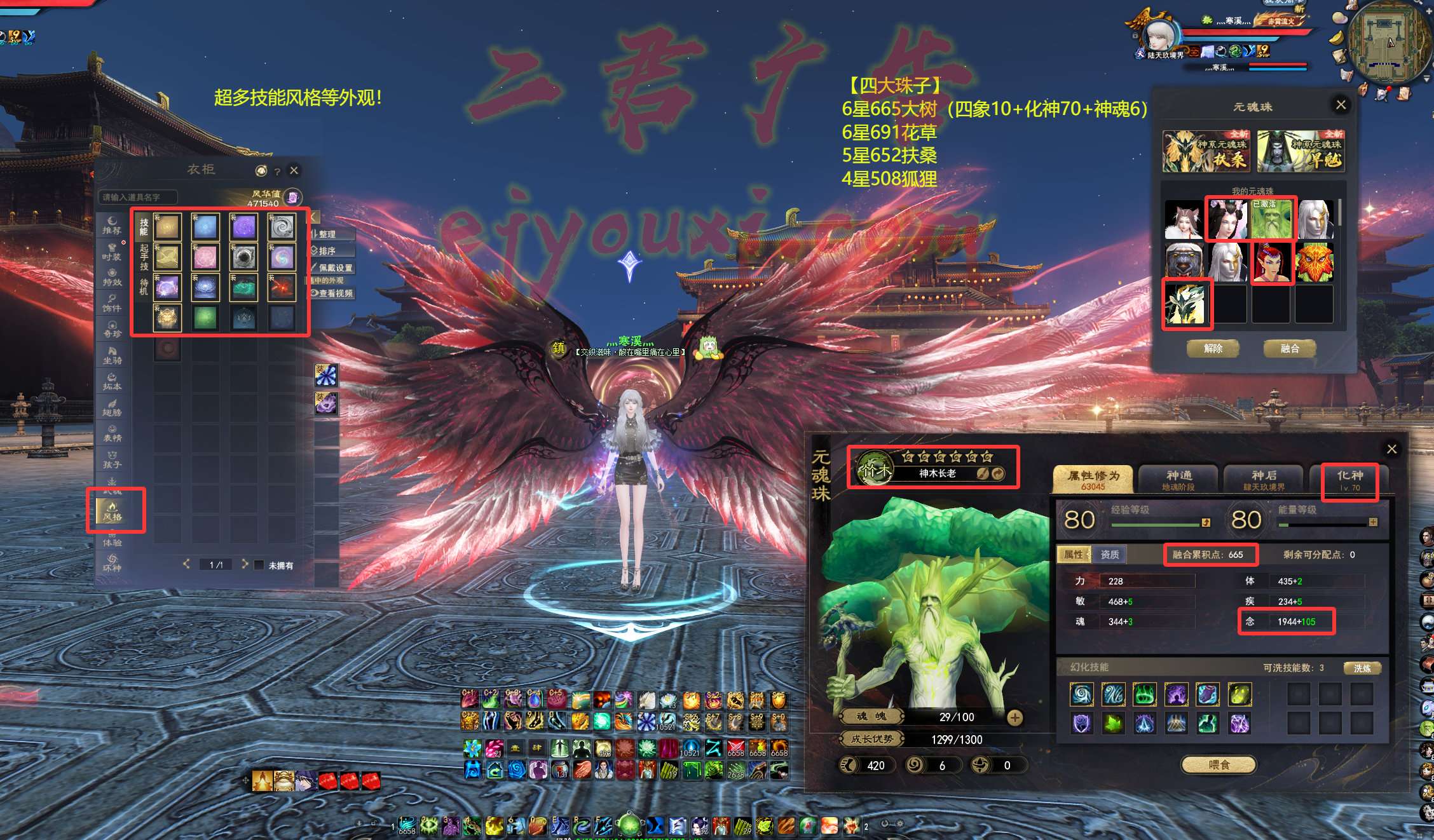Toggle the 未拥有 not-owned checkbox

coord(259,565)
